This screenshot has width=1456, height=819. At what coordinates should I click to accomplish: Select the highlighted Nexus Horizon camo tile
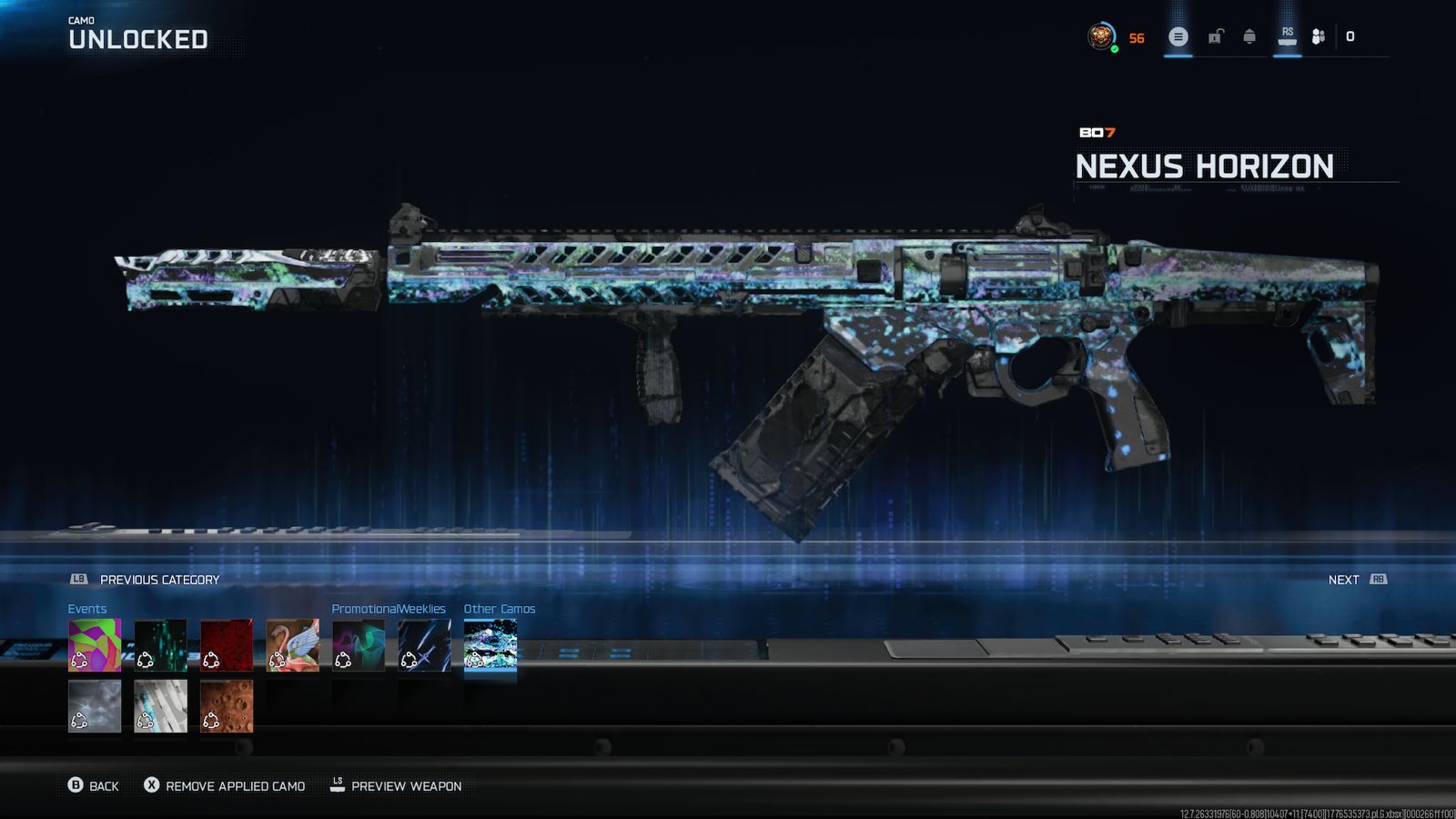[x=490, y=645]
